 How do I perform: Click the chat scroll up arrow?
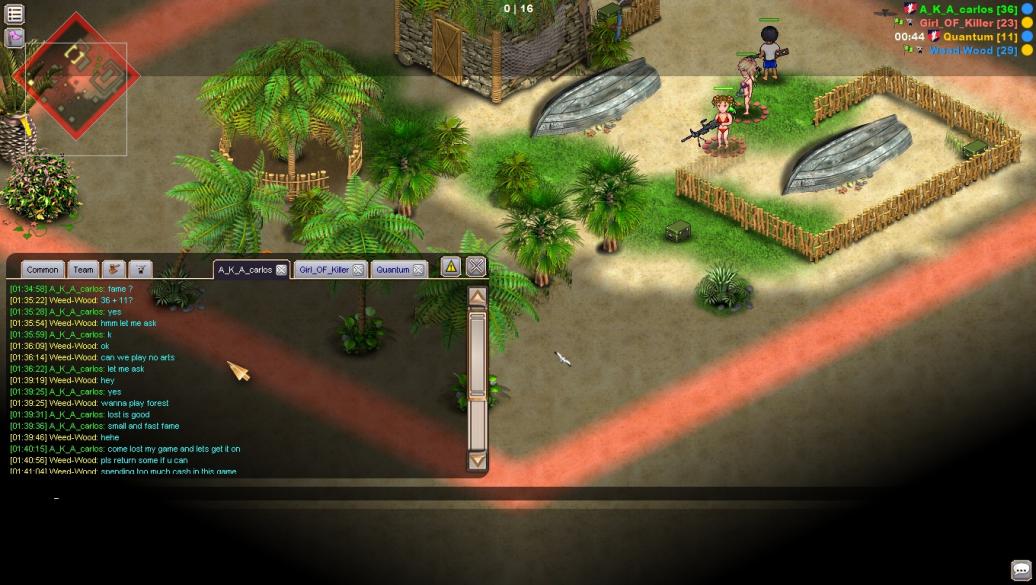(477, 297)
